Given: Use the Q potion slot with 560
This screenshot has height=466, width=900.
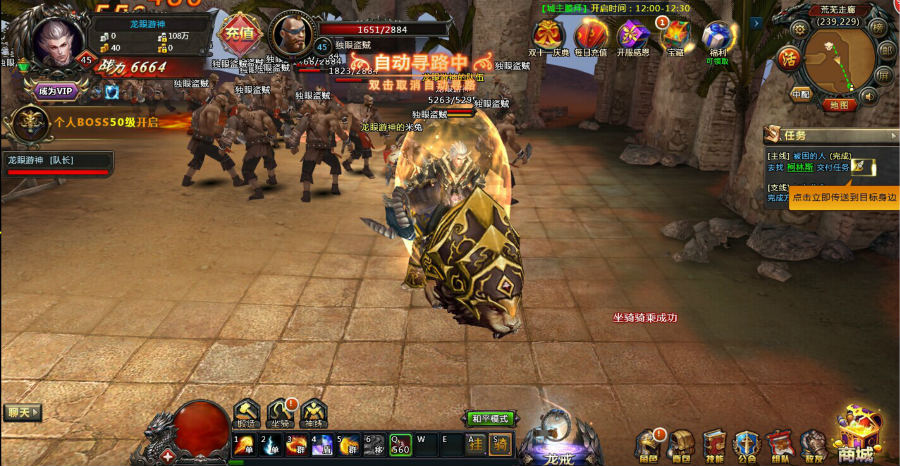Looking at the screenshot, I should point(399,444).
